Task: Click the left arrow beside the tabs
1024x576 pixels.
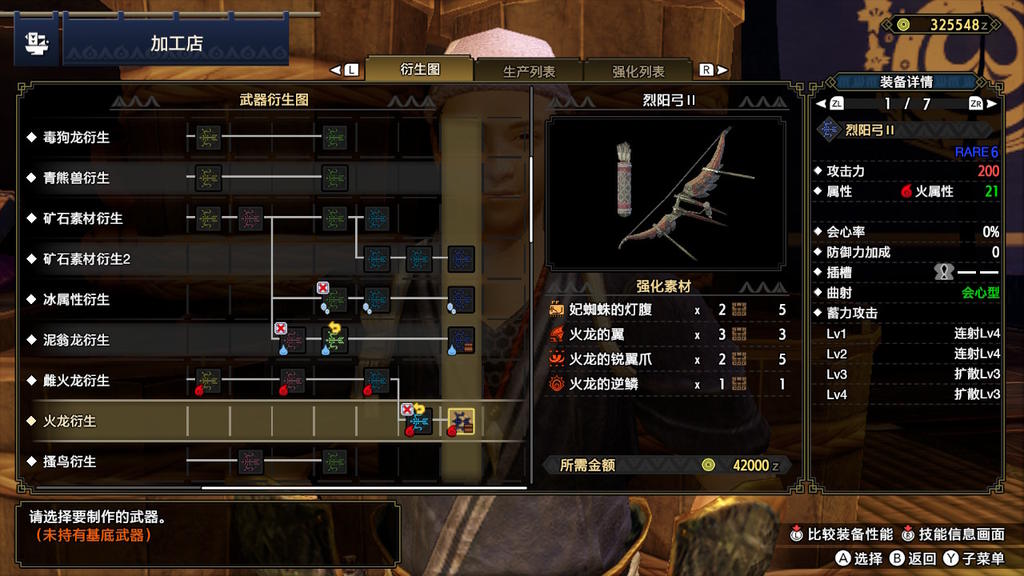Action: 344,70
